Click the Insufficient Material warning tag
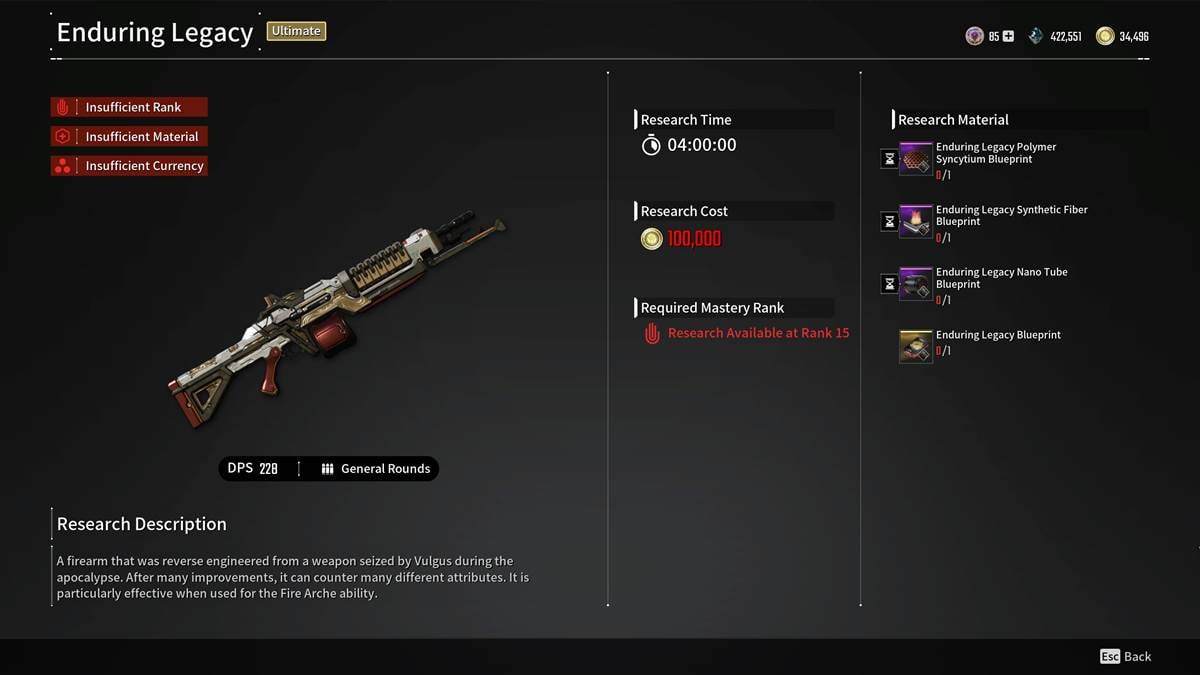1200x675 pixels. [130, 136]
